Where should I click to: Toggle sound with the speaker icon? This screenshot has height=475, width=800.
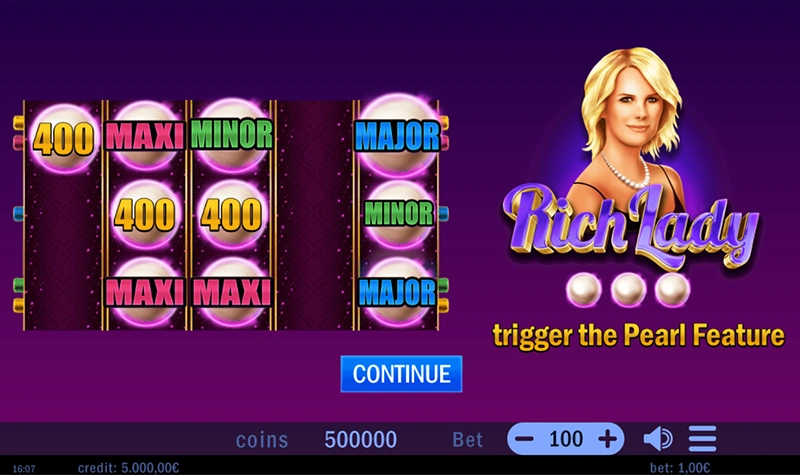pos(656,439)
